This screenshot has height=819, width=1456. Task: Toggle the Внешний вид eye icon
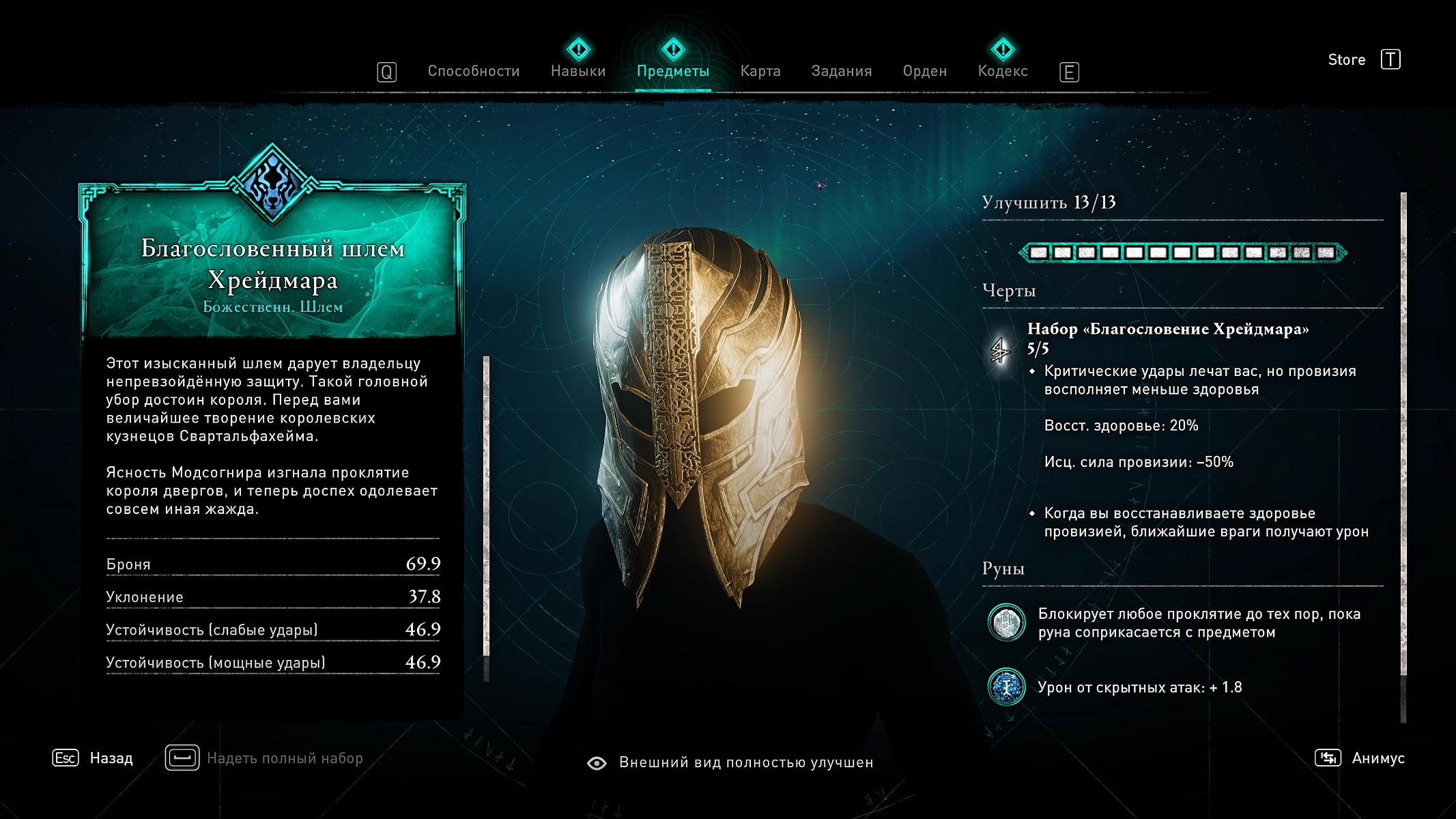(597, 763)
